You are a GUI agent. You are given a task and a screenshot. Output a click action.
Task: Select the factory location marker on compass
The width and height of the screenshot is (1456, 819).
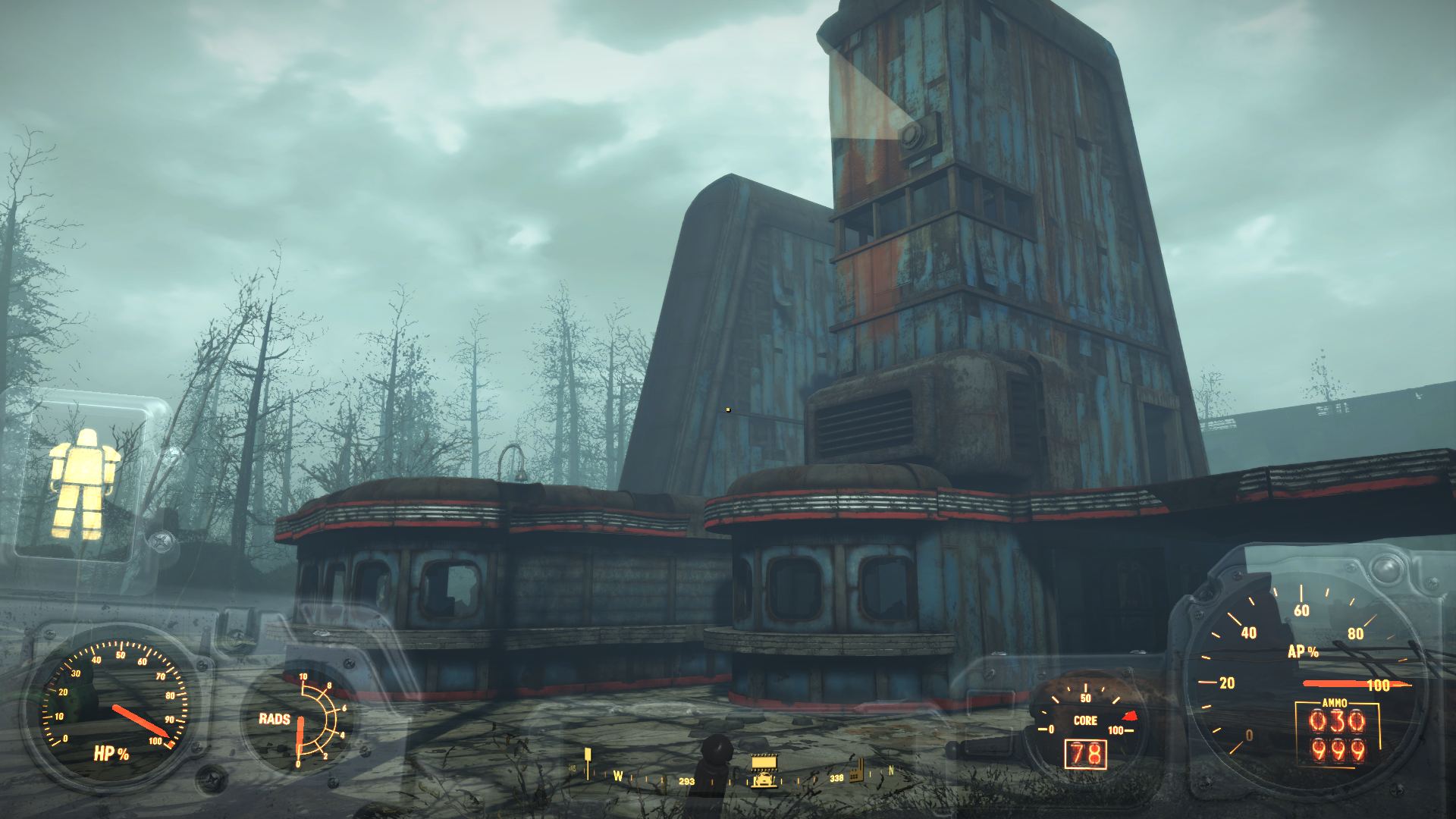click(x=857, y=769)
